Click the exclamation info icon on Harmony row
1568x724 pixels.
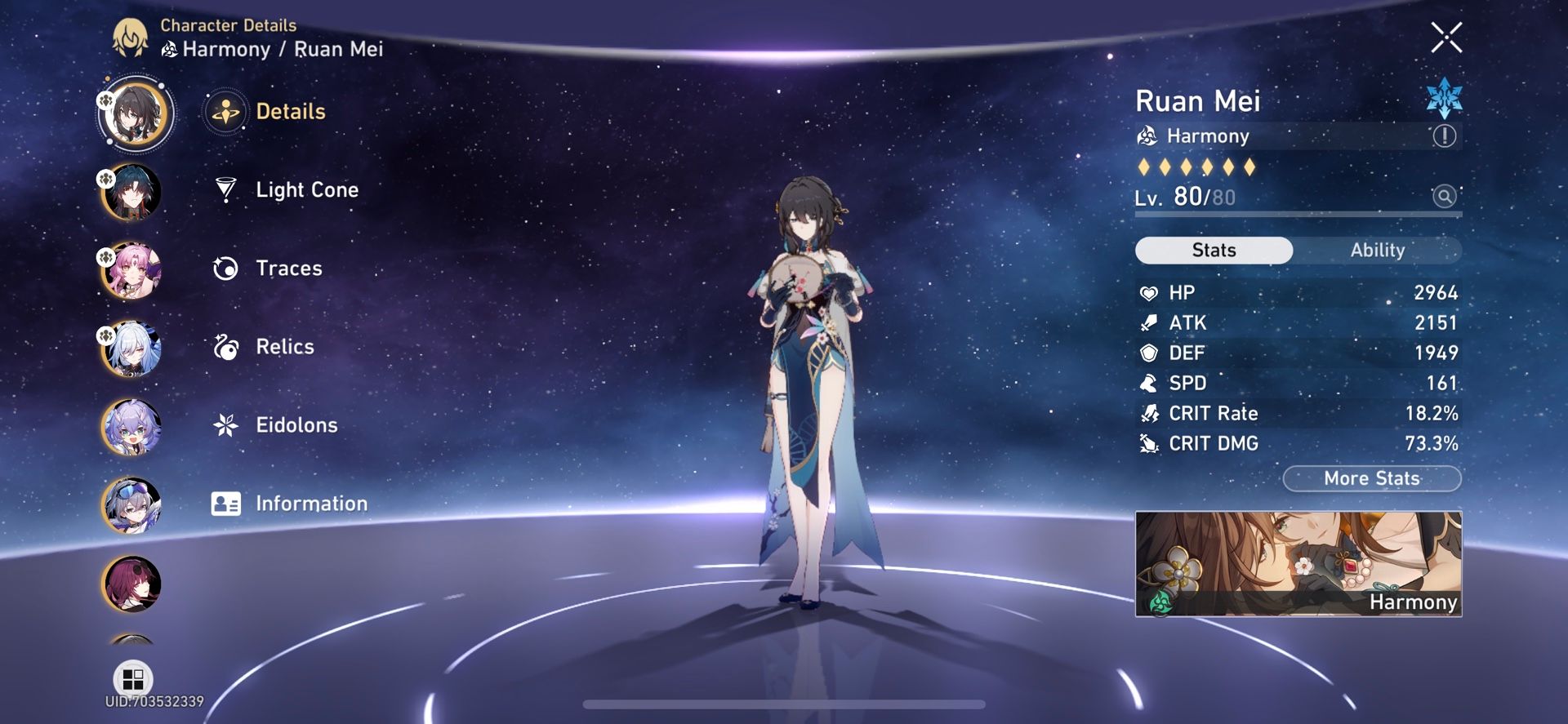point(1444,136)
